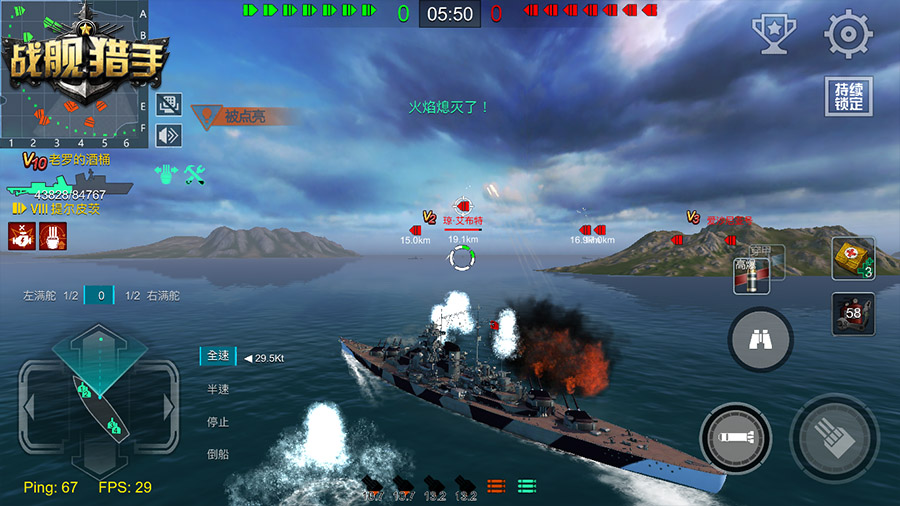Center the rudder at 0
The width and height of the screenshot is (900, 506).
click(x=100, y=295)
